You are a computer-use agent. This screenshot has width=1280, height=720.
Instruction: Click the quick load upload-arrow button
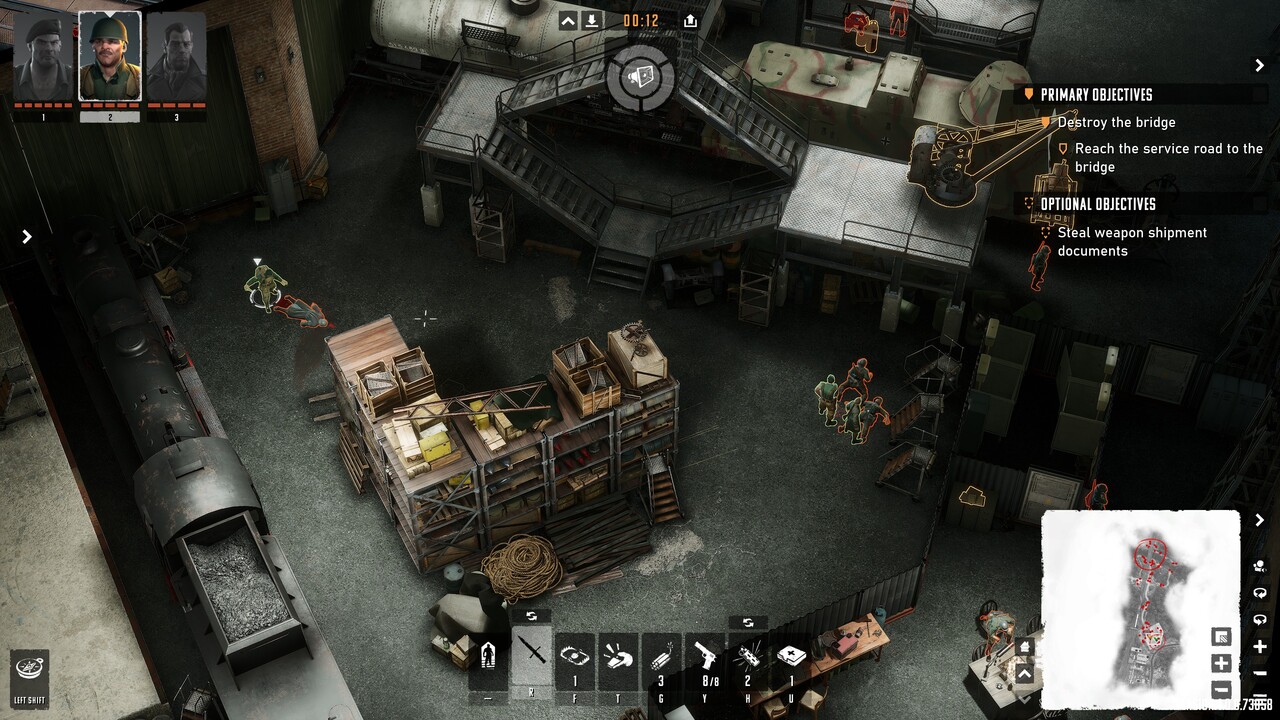click(x=690, y=20)
